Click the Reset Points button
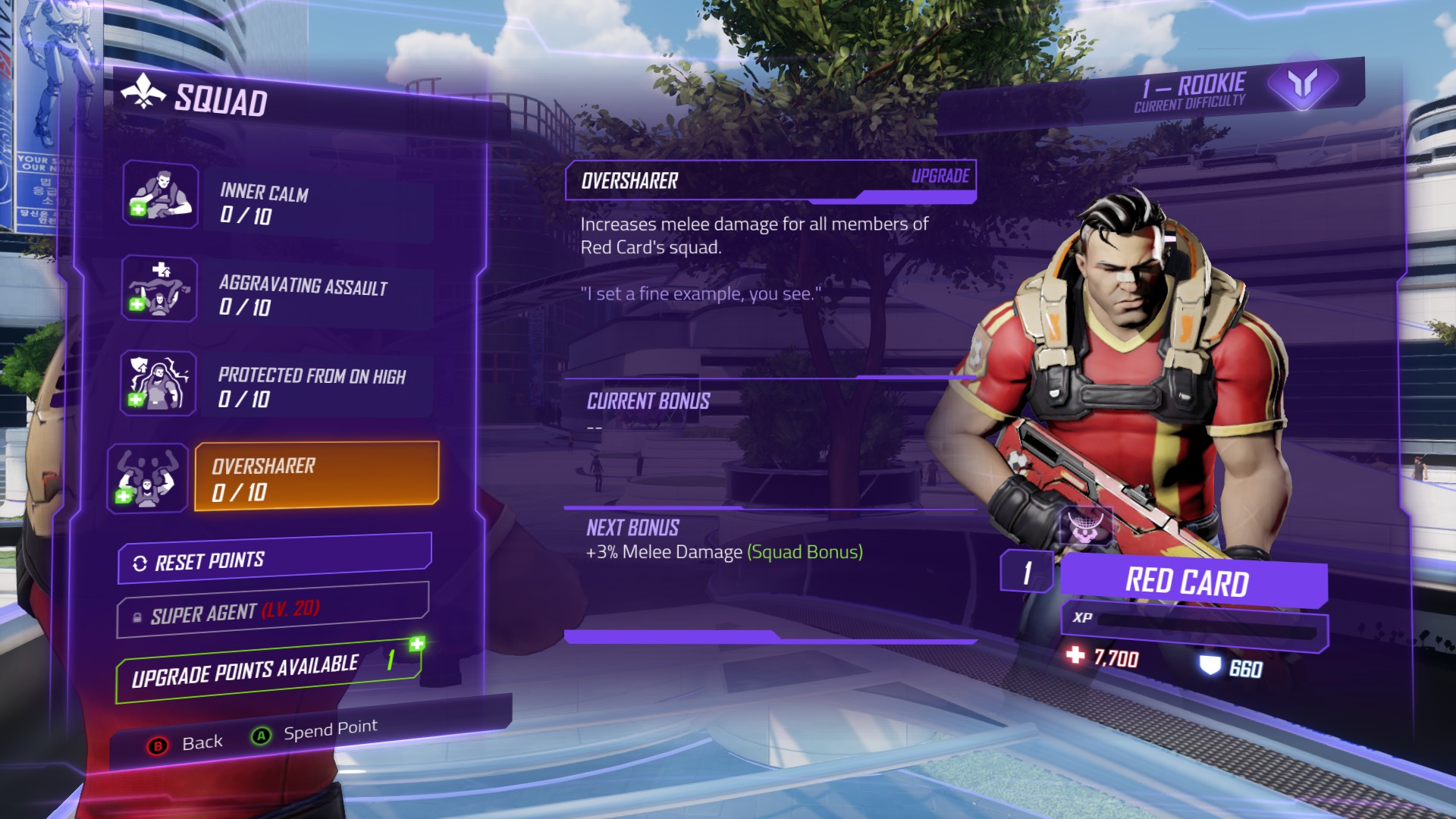 (x=275, y=560)
